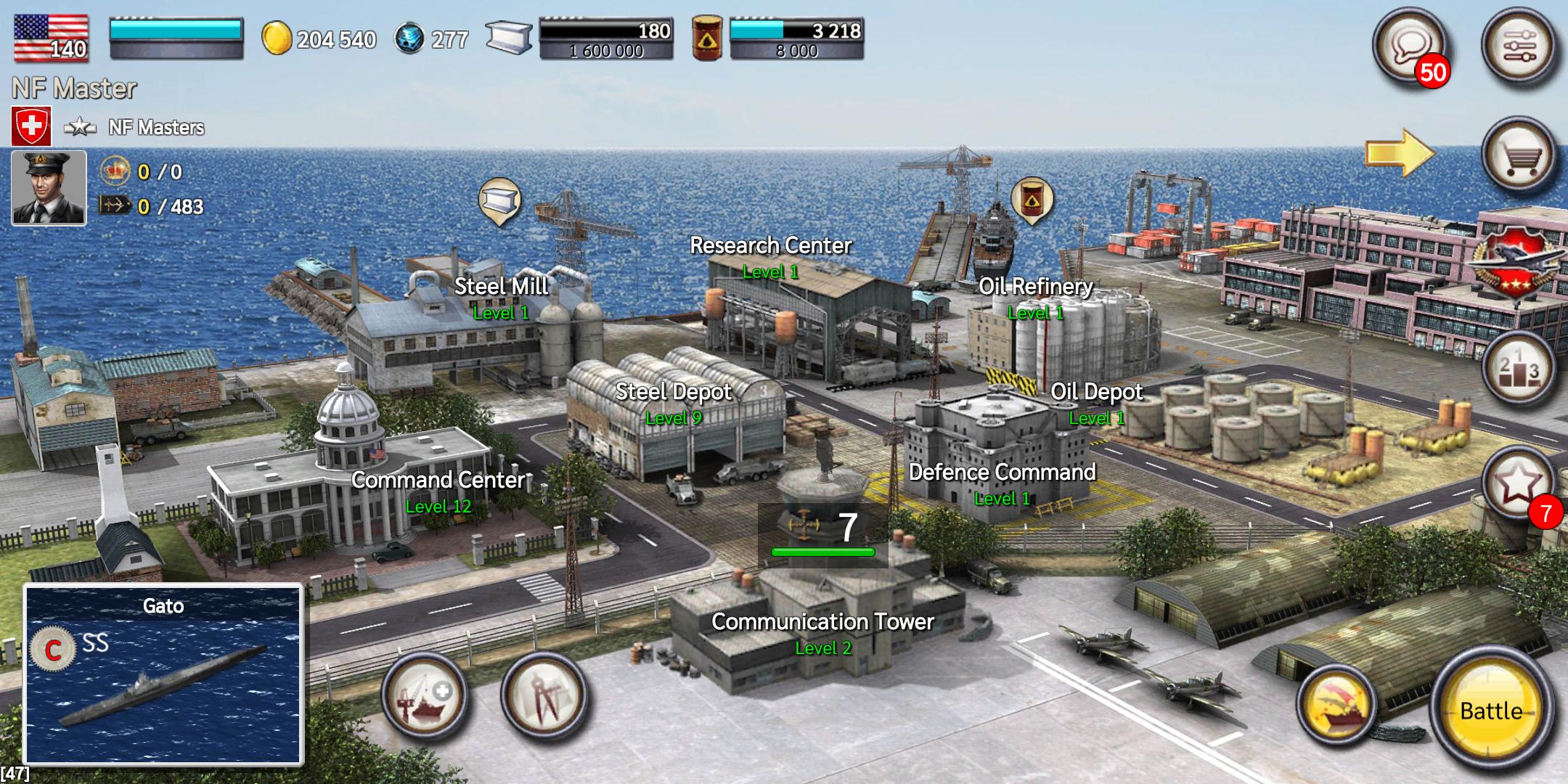Toggle the yellow arrow panel expander
The height and width of the screenshot is (784, 1568).
[1400, 152]
